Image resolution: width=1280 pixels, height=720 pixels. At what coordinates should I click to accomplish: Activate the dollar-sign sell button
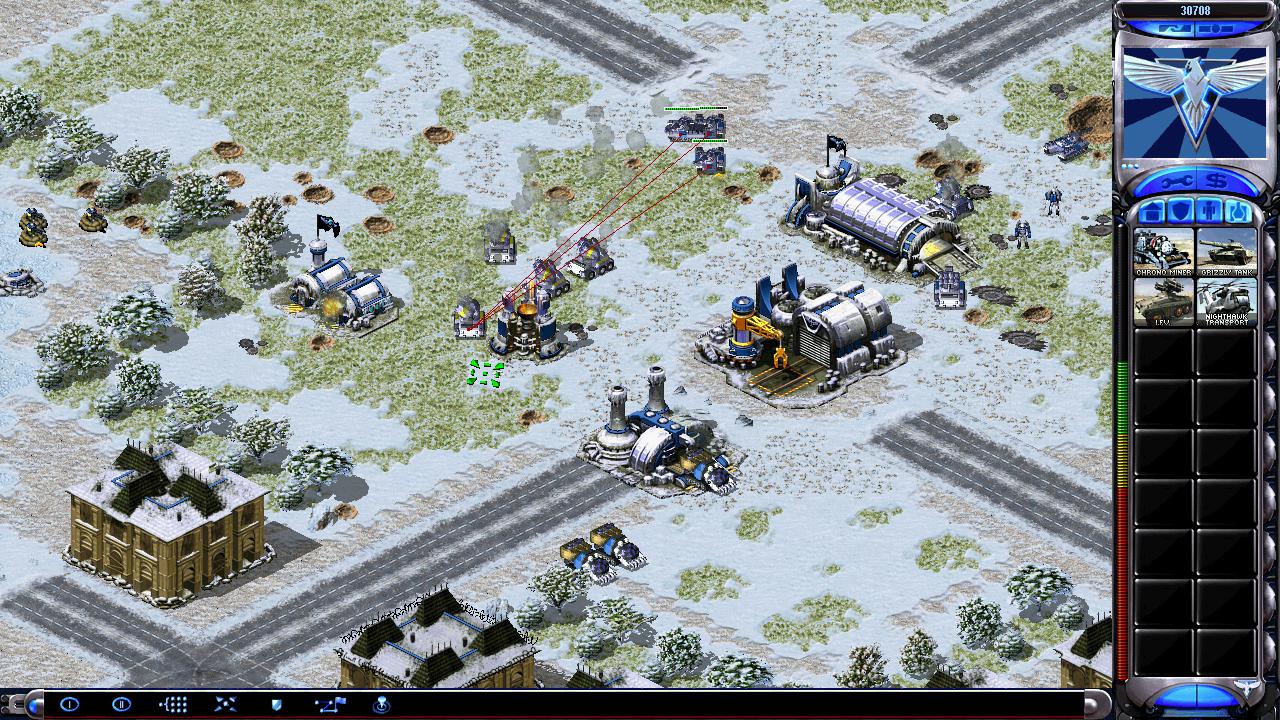point(1218,181)
